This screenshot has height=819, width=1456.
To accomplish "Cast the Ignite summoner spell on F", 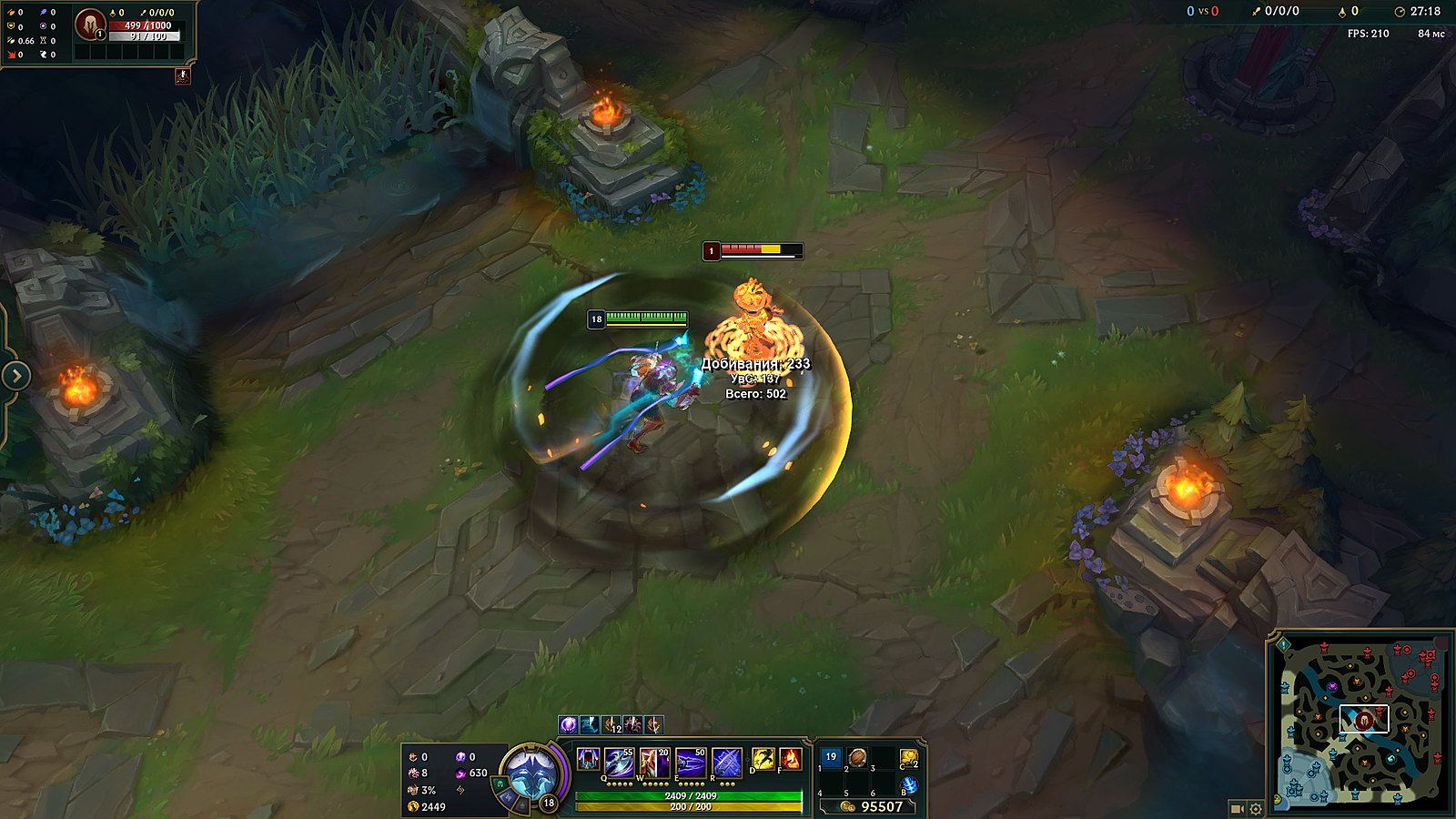I will [x=790, y=759].
